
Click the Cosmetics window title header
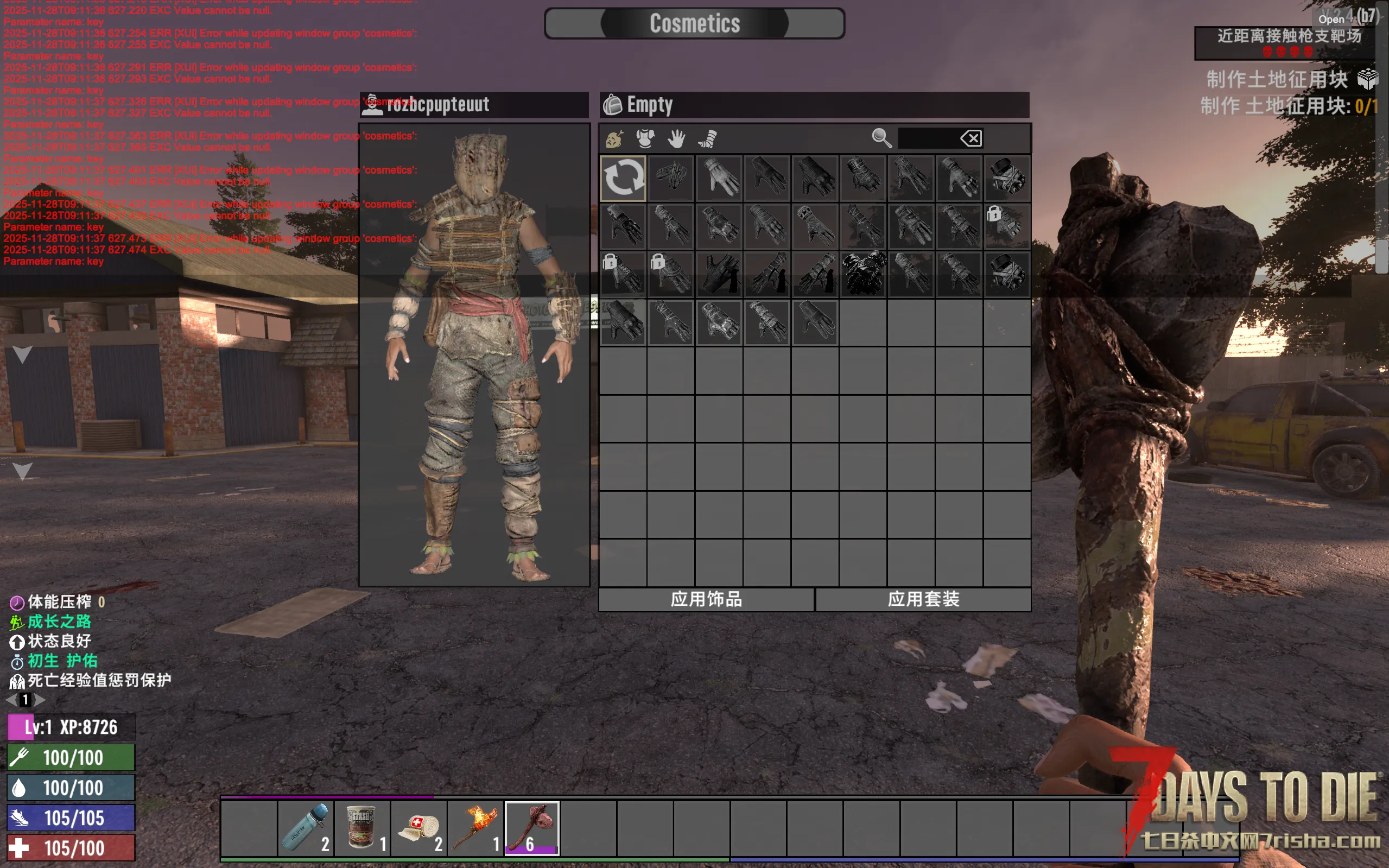[x=695, y=23]
